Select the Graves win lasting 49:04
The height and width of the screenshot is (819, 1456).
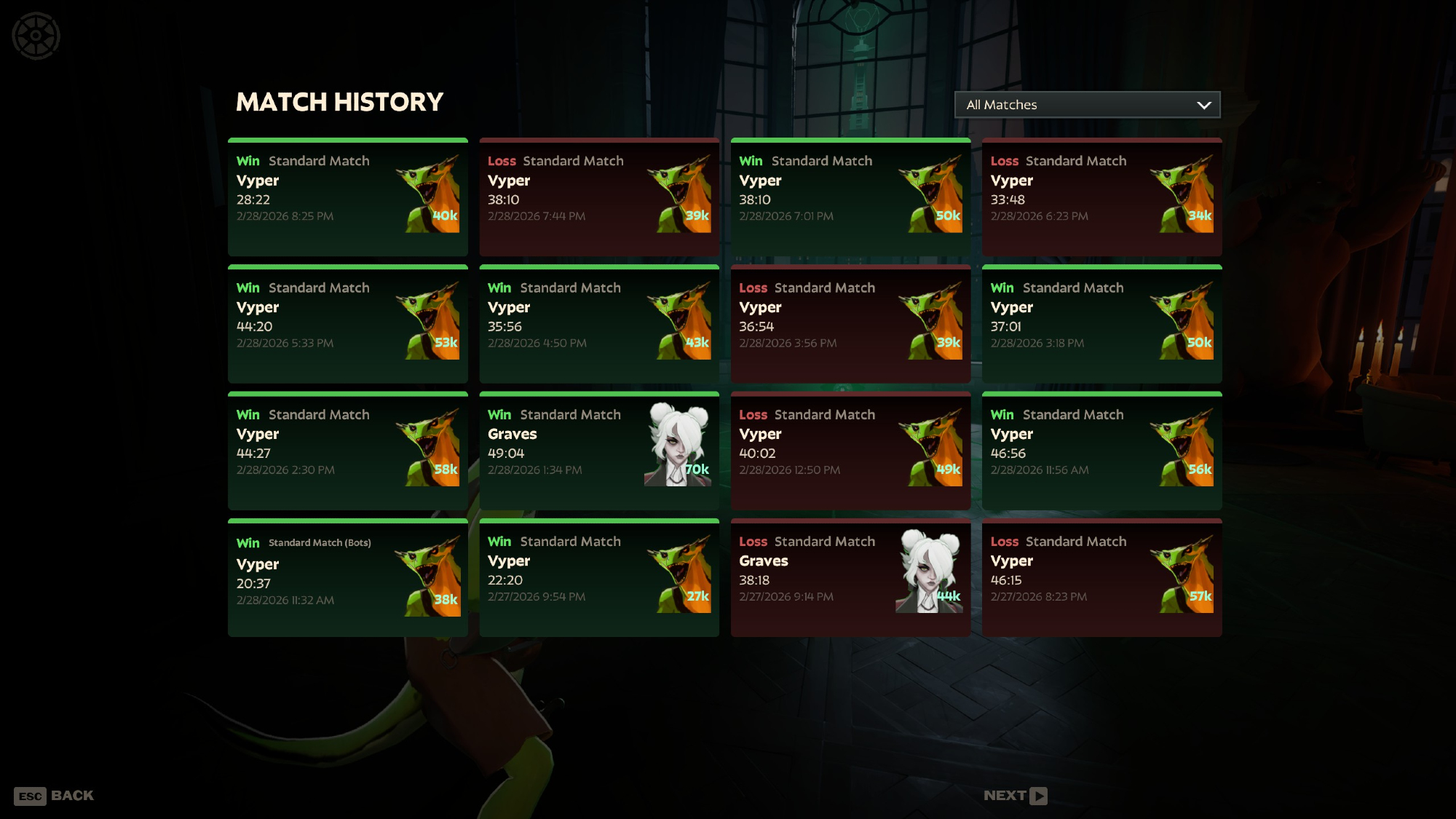tap(598, 451)
